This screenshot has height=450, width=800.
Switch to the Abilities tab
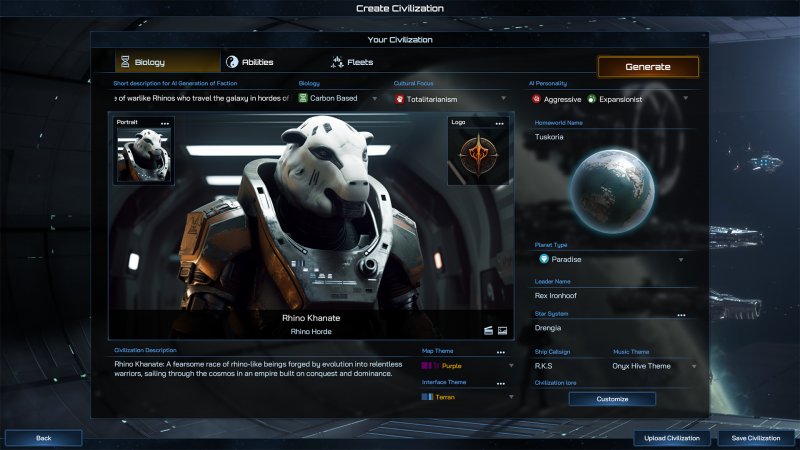click(250, 62)
